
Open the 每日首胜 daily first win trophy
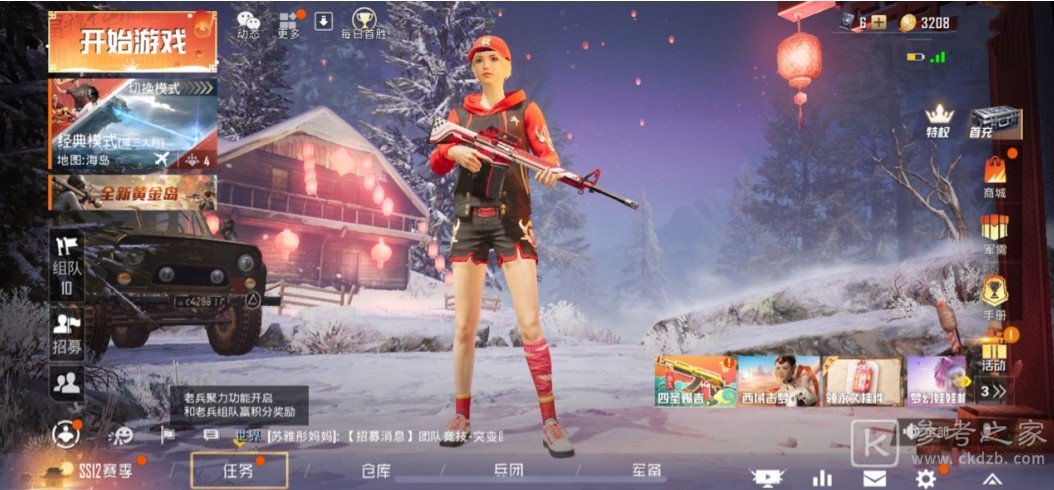point(363,23)
